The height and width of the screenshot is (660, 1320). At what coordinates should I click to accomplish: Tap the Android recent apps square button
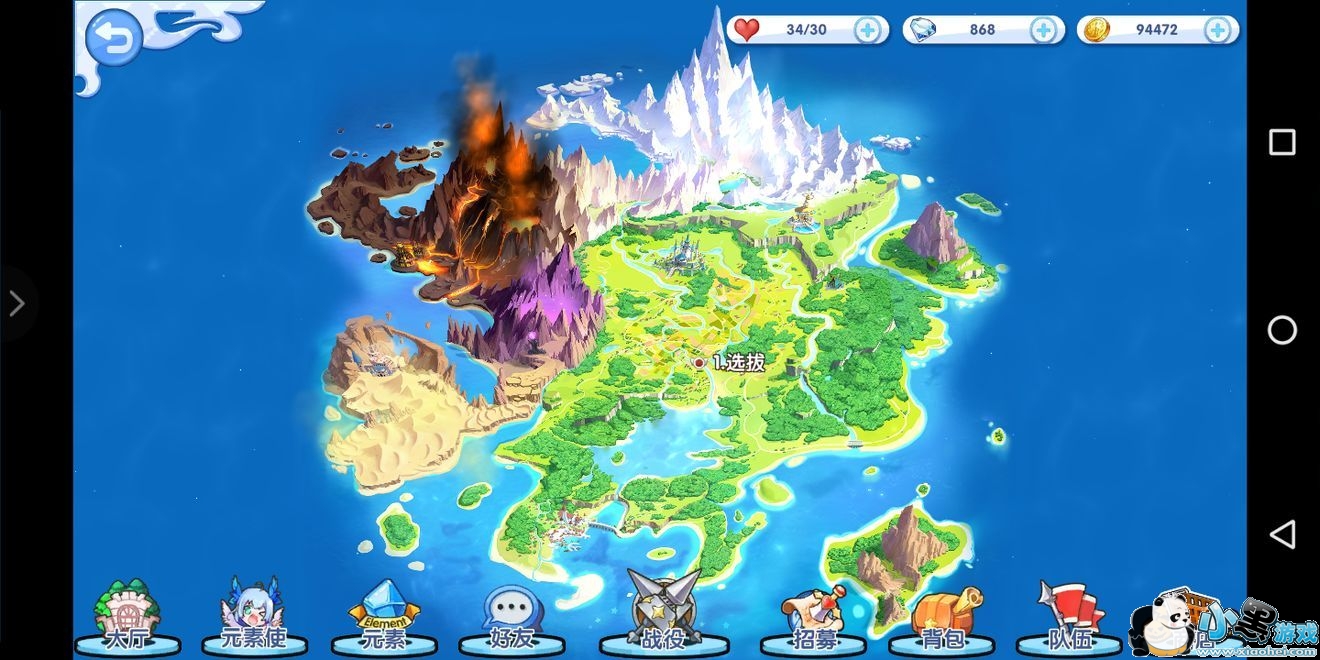[x=1282, y=142]
